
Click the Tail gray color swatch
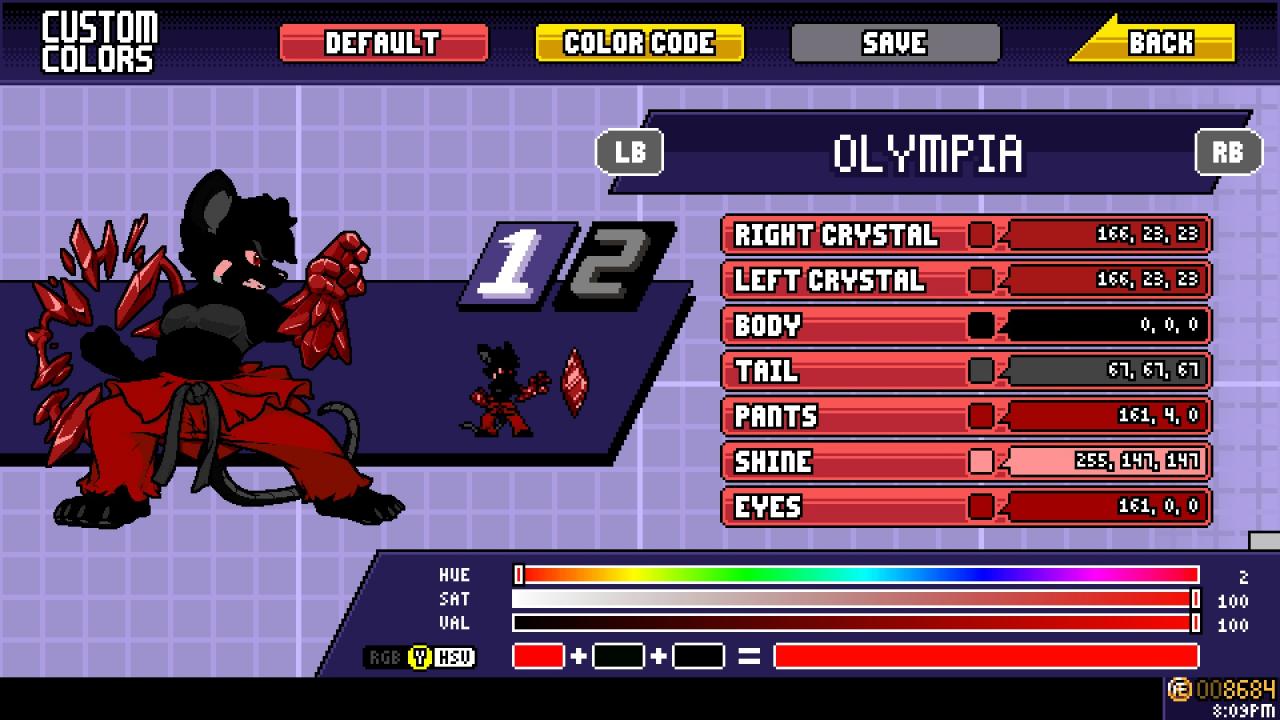981,371
